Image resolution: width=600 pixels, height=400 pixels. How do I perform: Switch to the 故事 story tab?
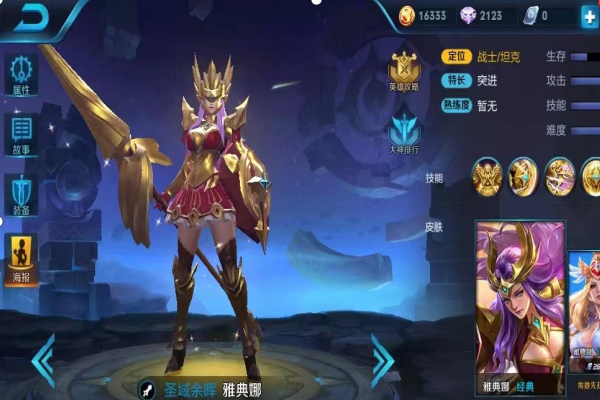21,135
